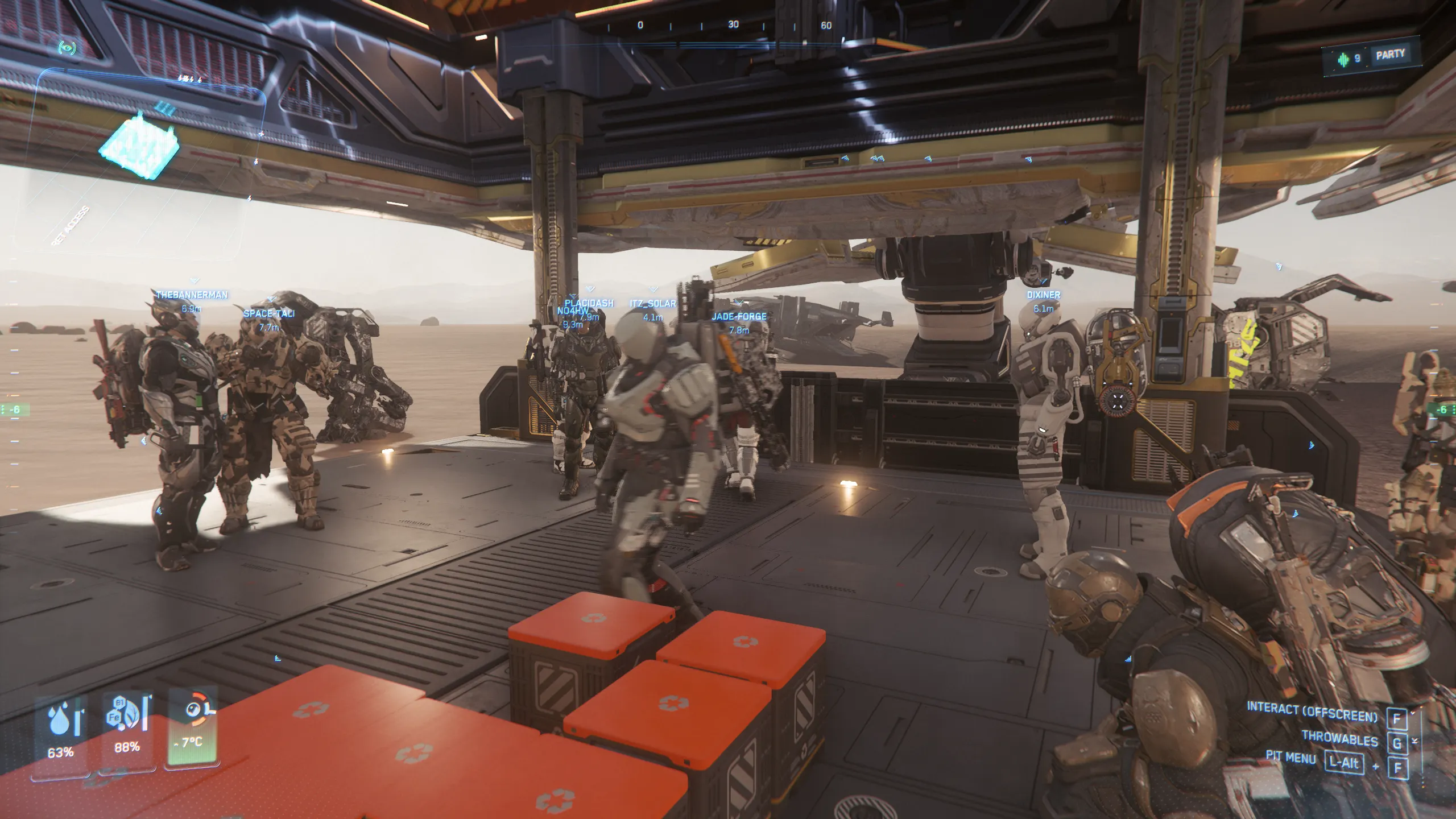The height and width of the screenshot is (819, 1456).
Task: Open the Party indicator widget
Action: pyautogui.click(x=1389, y=55)
